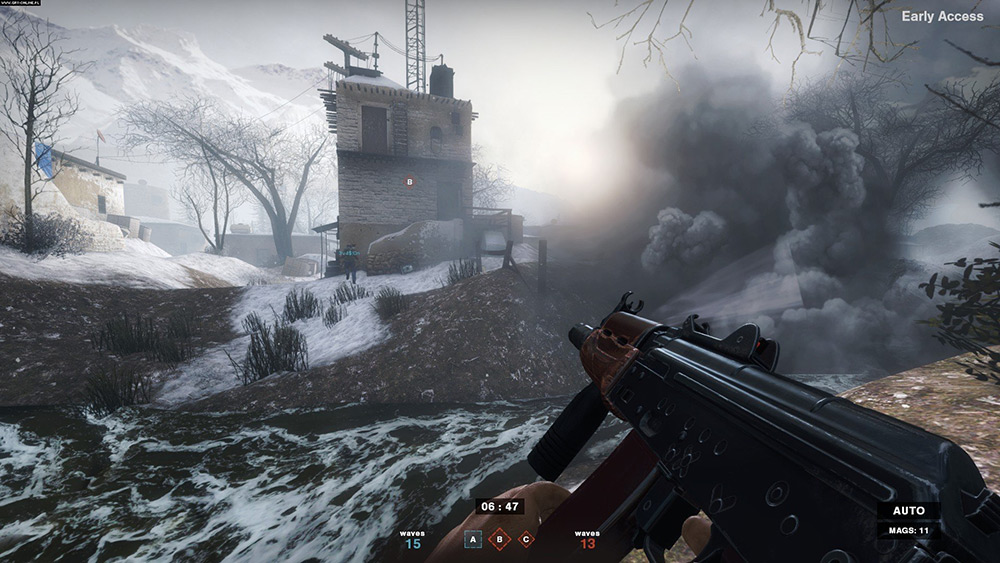Click the floating B waypoint marker on the tower
Screen dimensions: 1000x563
click(x=409, y=182)
